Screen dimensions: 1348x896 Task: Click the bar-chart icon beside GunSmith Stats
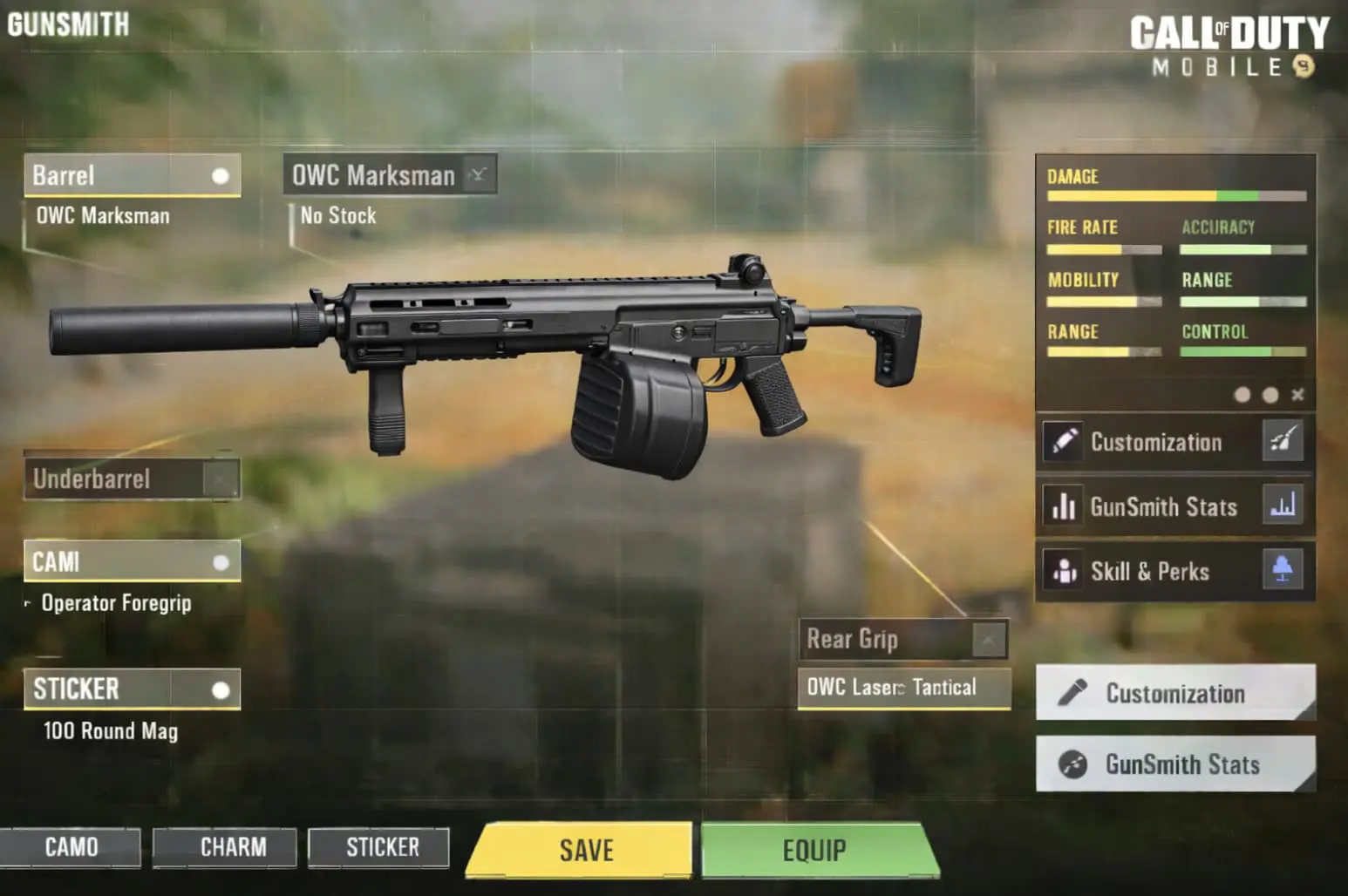click(1063, 506)
